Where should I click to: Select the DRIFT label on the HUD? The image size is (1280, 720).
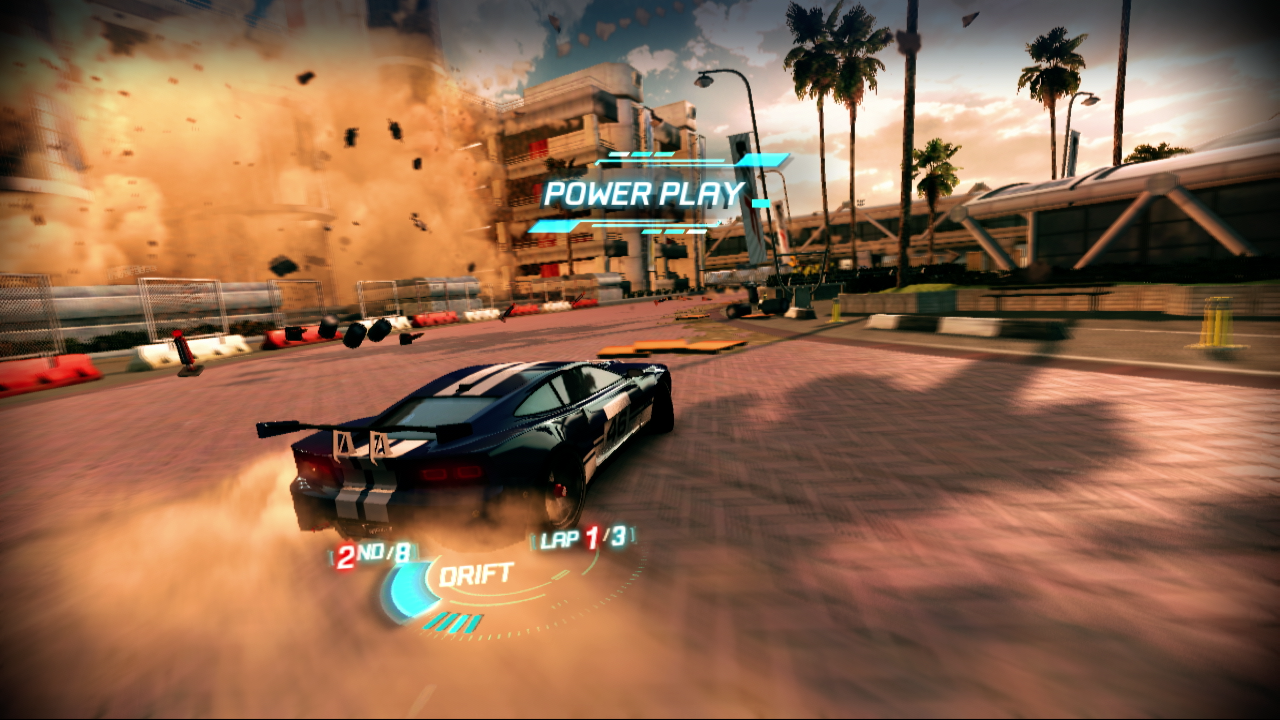[x=477, y=573]
